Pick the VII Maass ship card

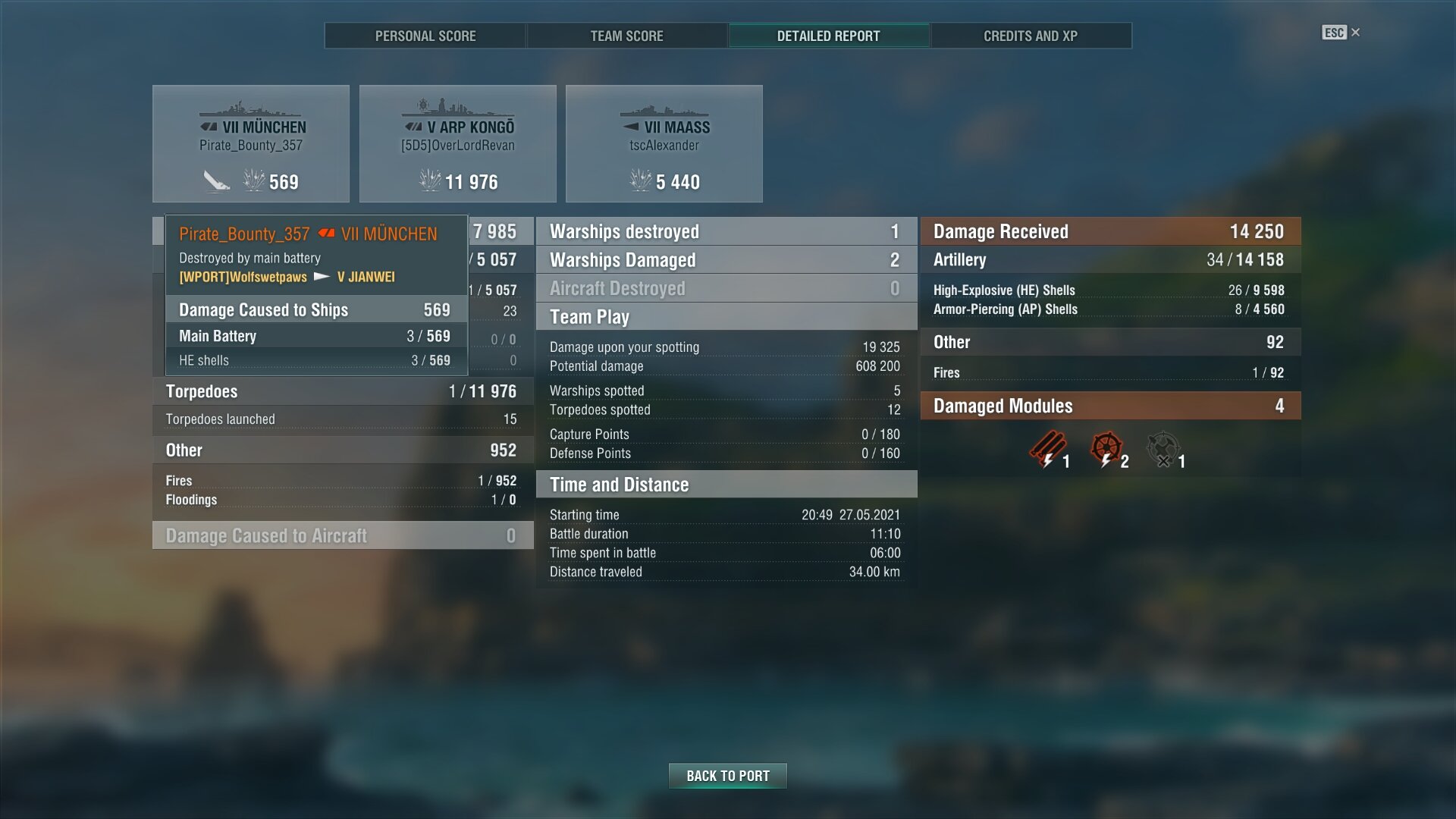point(664,144)
